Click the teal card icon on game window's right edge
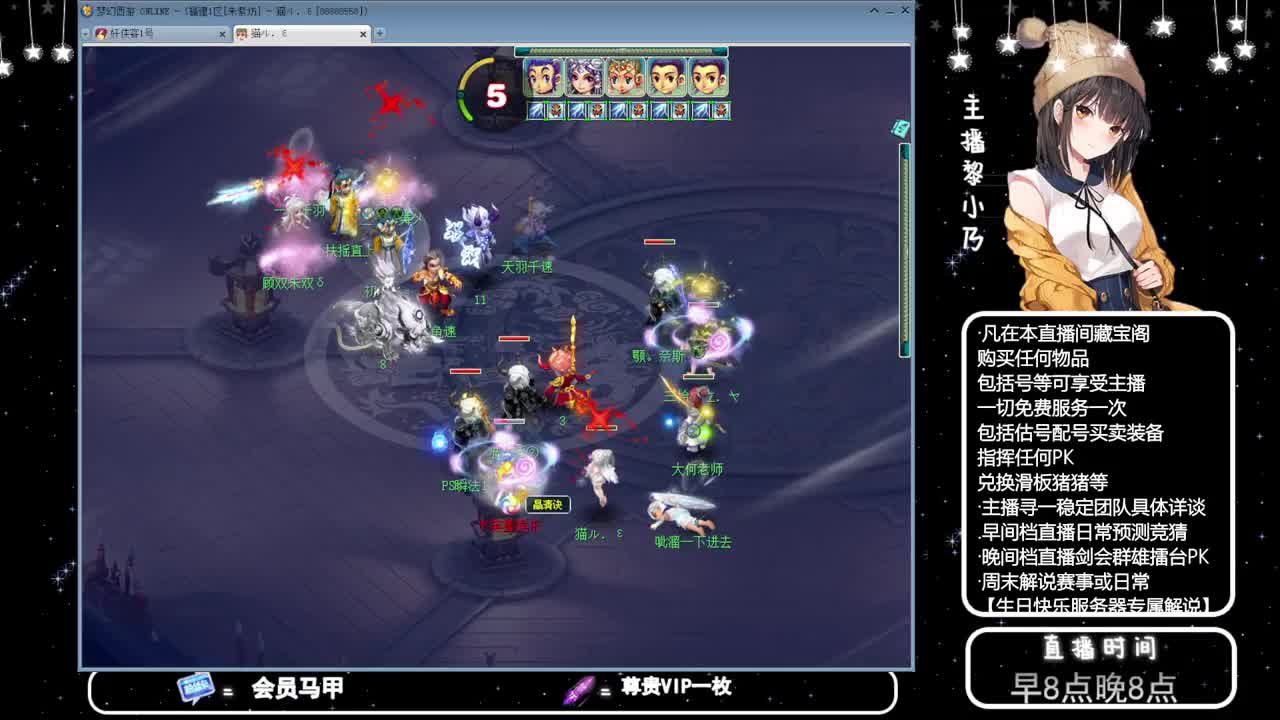 pyautogui.click(x=899, y=129)
